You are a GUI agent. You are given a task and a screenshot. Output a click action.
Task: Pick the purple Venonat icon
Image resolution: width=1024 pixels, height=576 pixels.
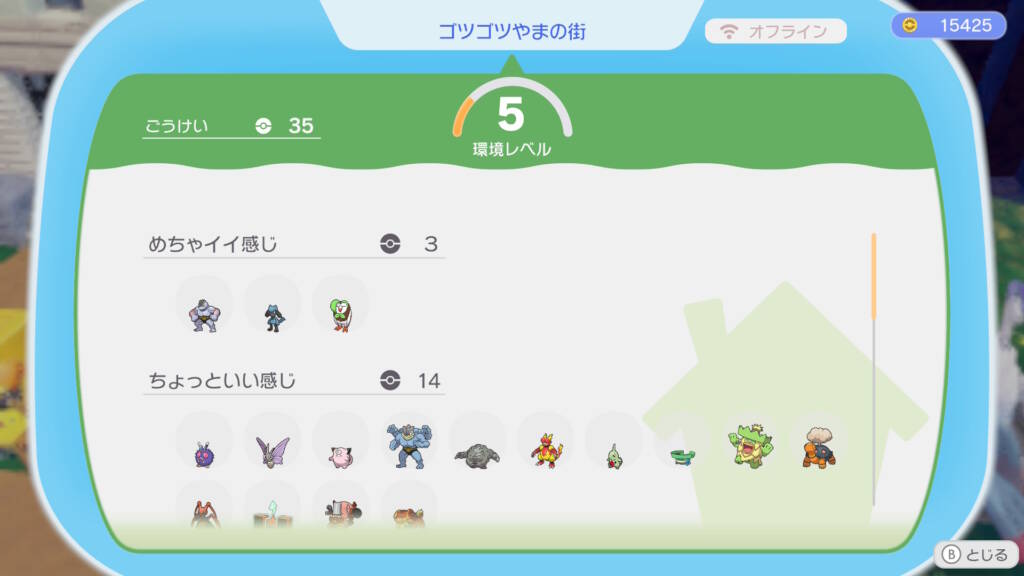pos(204,454)
